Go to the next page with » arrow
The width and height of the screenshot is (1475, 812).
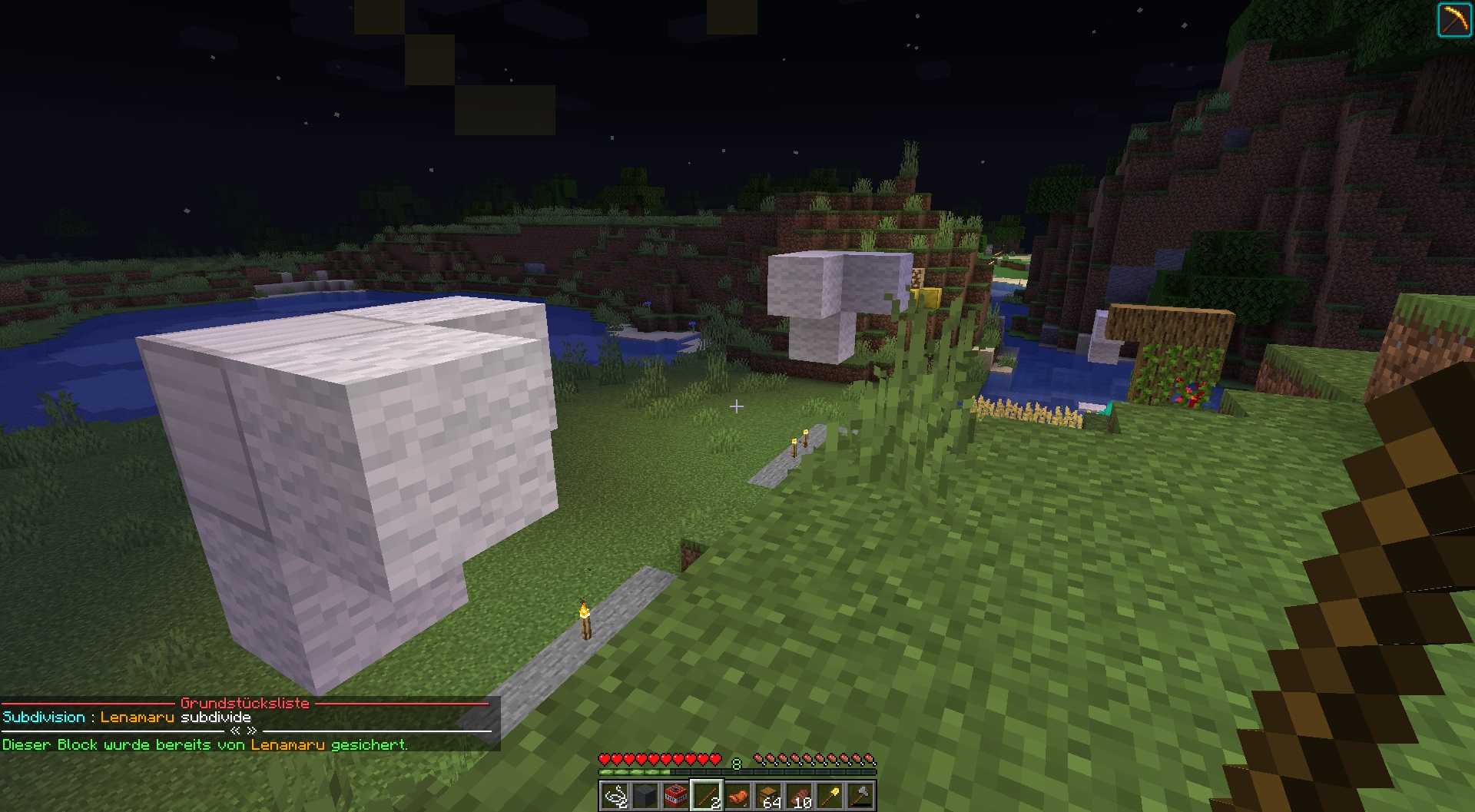[x=251, y=731]
